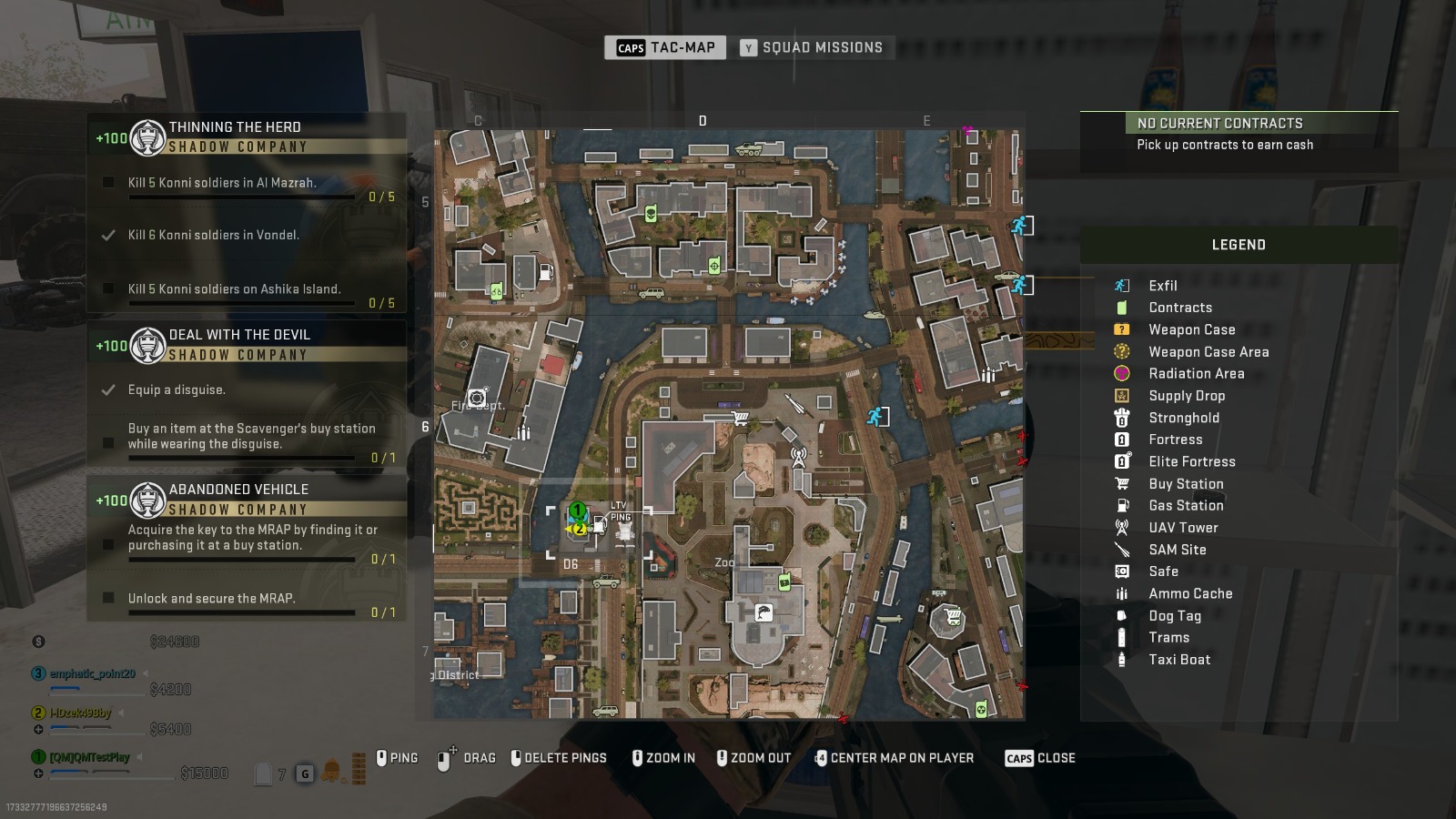Screen dimensions: 1456x819
Task: Switch to the Squad Missions tab
Action: [x=812, y=47]
